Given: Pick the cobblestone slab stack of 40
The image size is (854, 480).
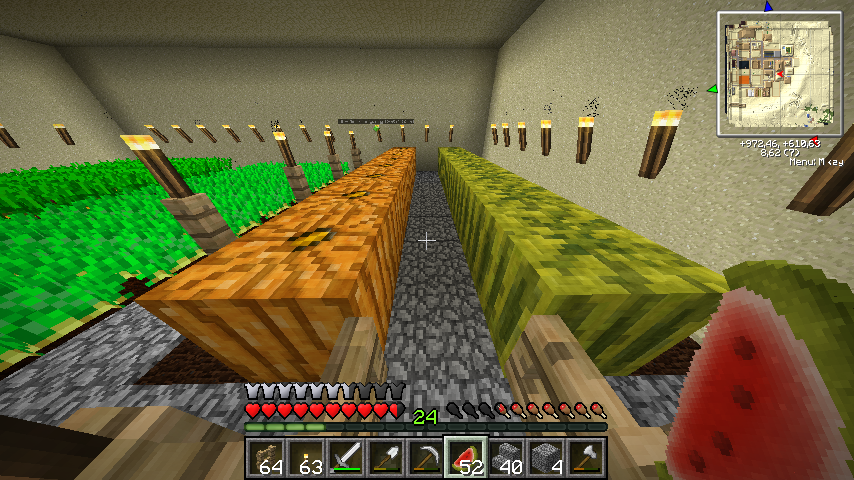Looking at the screenshot, I should click(x=506, y=459).
